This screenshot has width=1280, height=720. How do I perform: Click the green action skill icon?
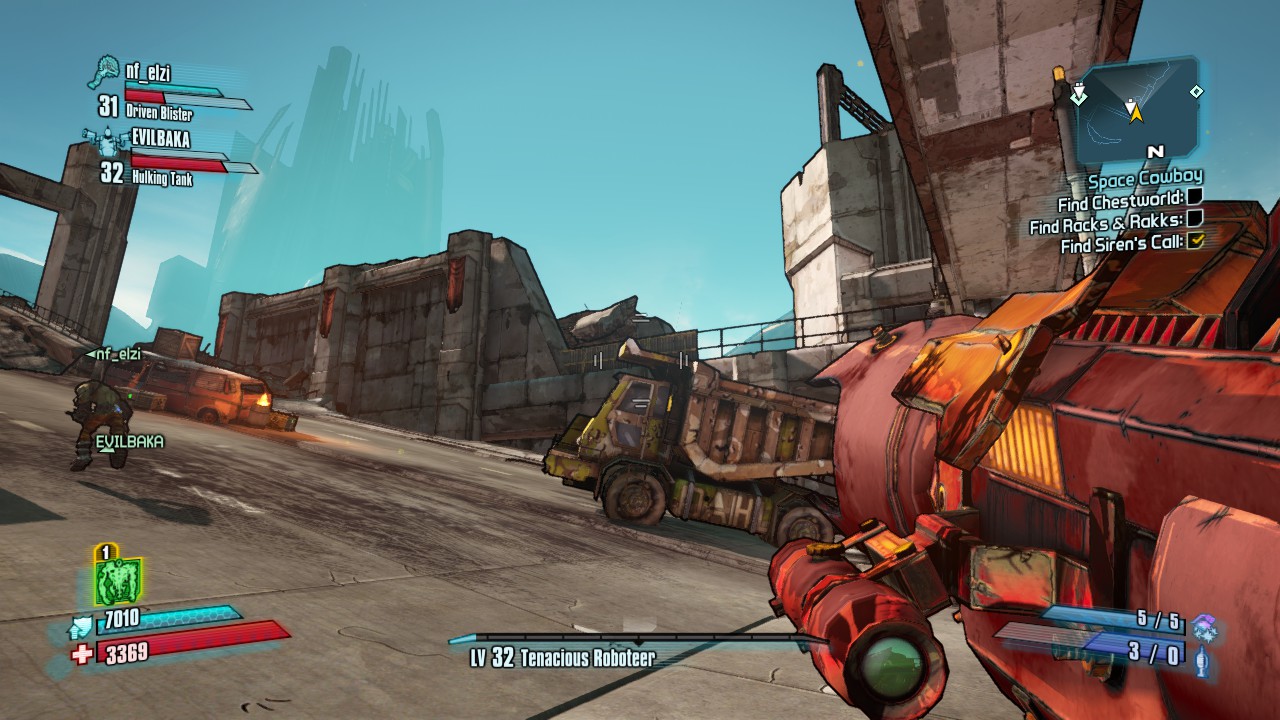(118, 581)
